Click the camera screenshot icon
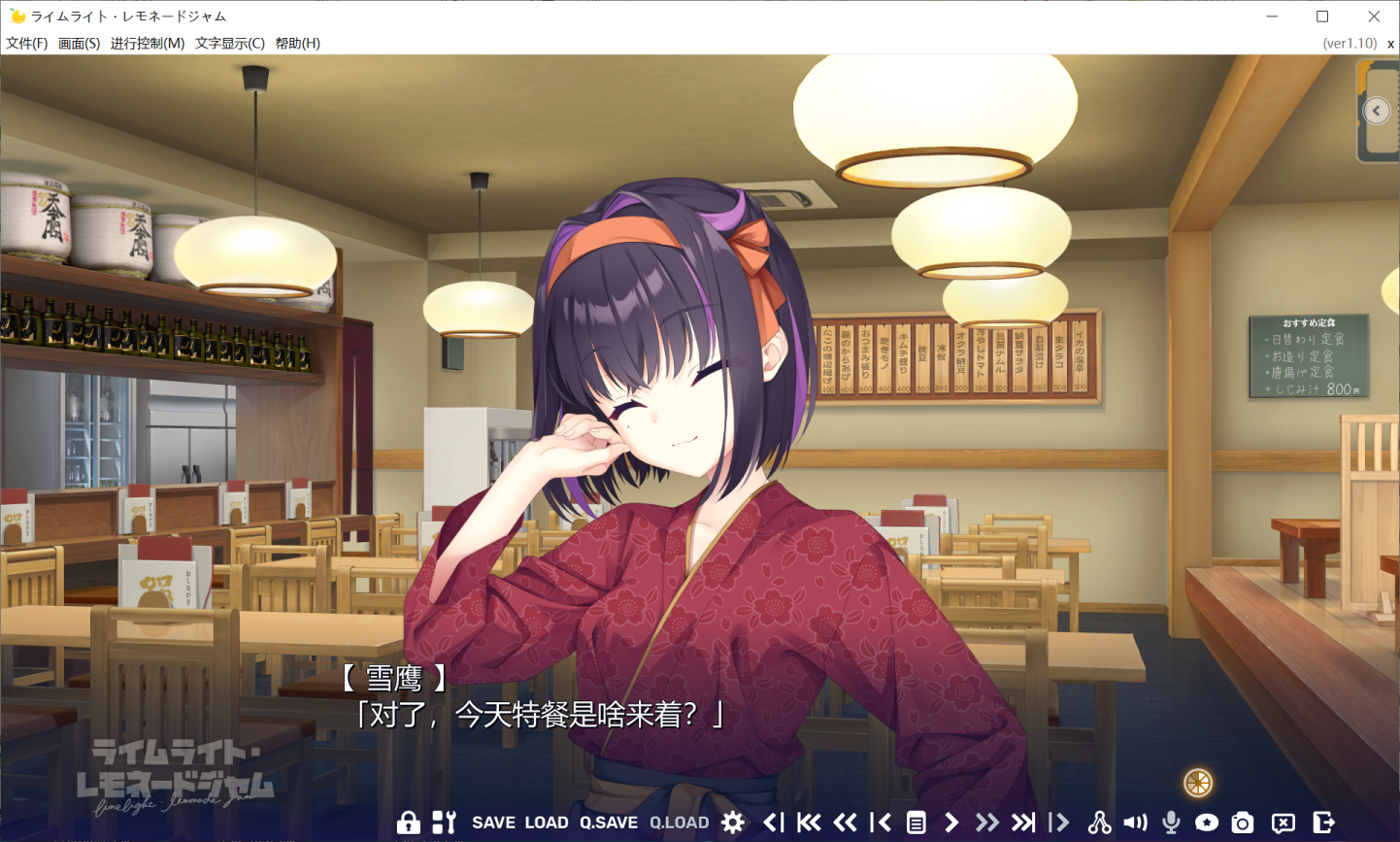 point(1243,823)
